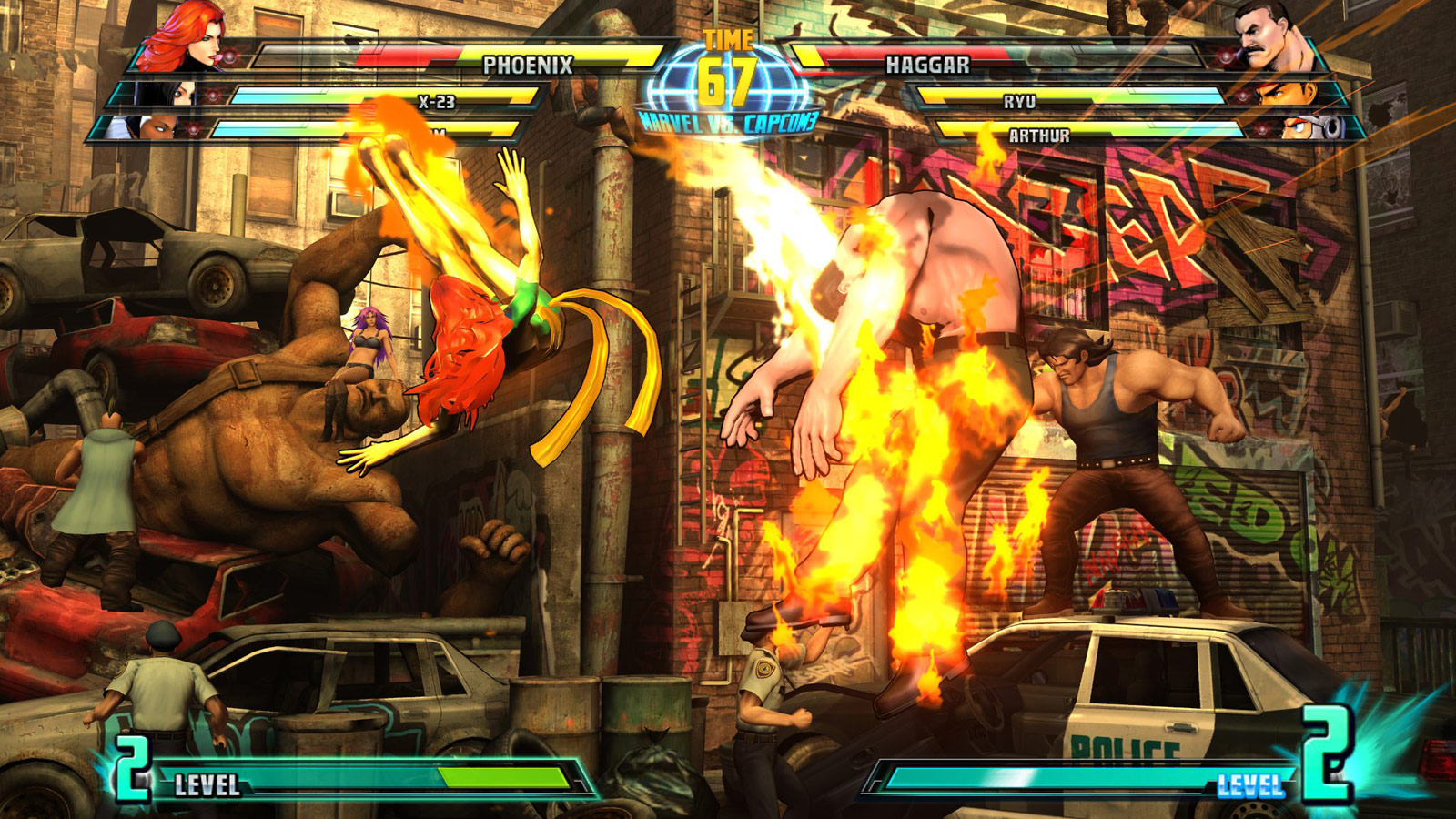Toggle the red indicator beside Ryu's portrait
Image resolution: width=1456 pixels, height=819 pixels.
click(1243, 96)
